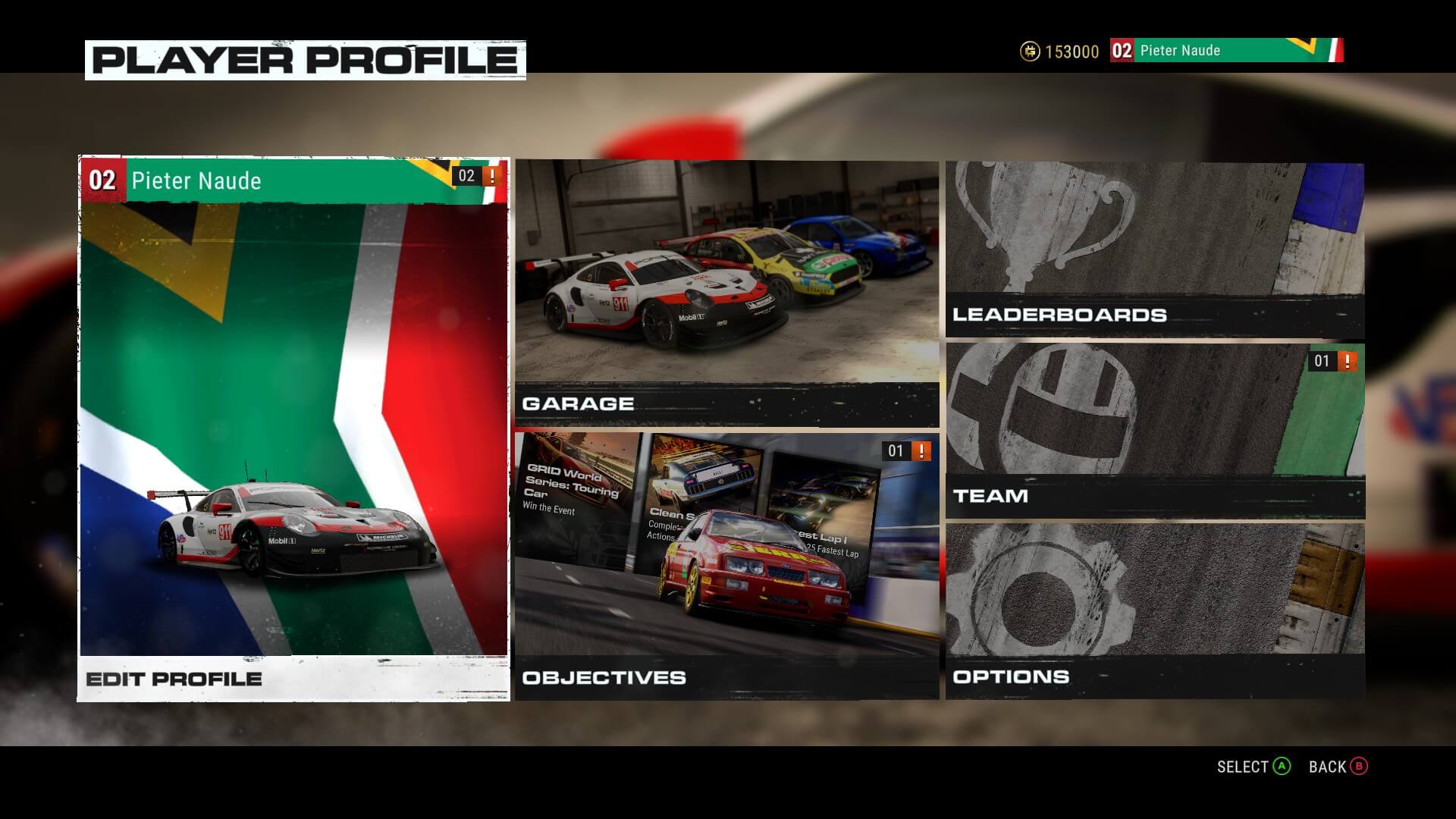Open the Options menu

pos(1154,610)
